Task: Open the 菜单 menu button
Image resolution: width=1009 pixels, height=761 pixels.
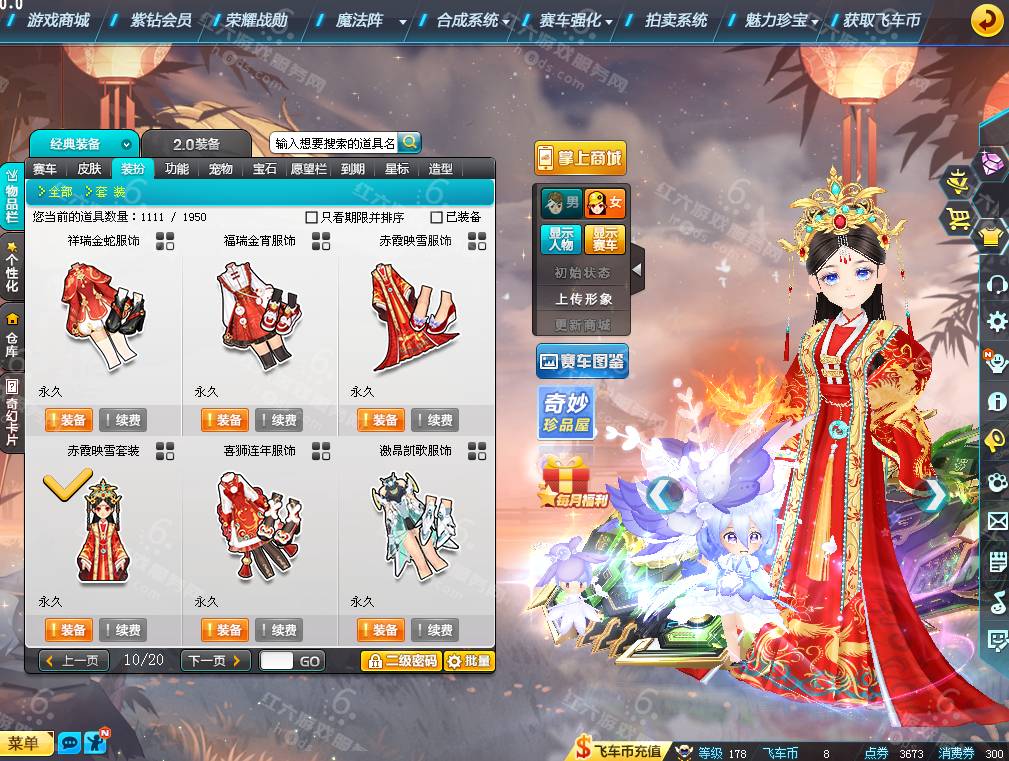Action: tap(26, 743)
